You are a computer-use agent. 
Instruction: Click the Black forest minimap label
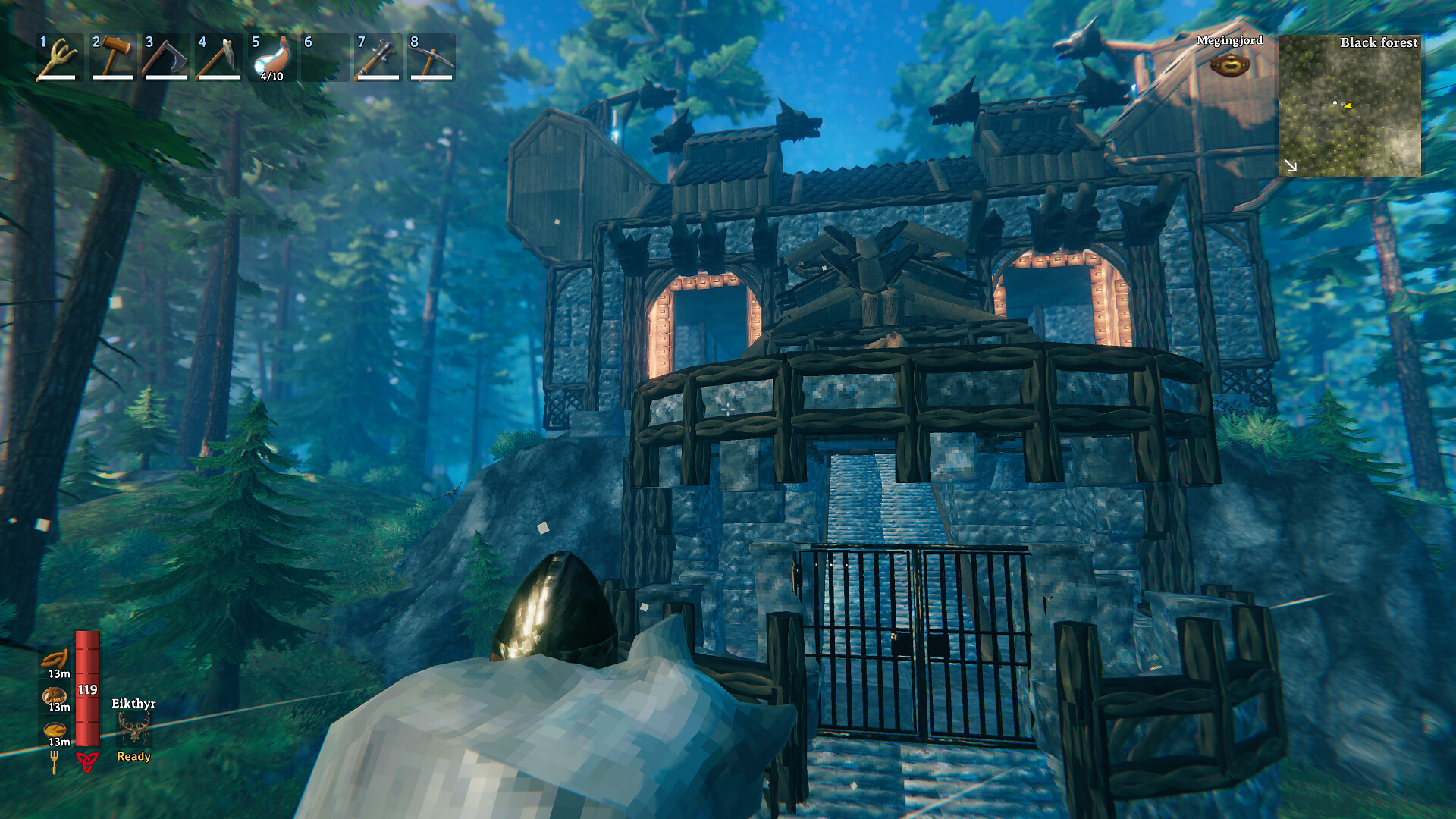tap(1379, 43)
